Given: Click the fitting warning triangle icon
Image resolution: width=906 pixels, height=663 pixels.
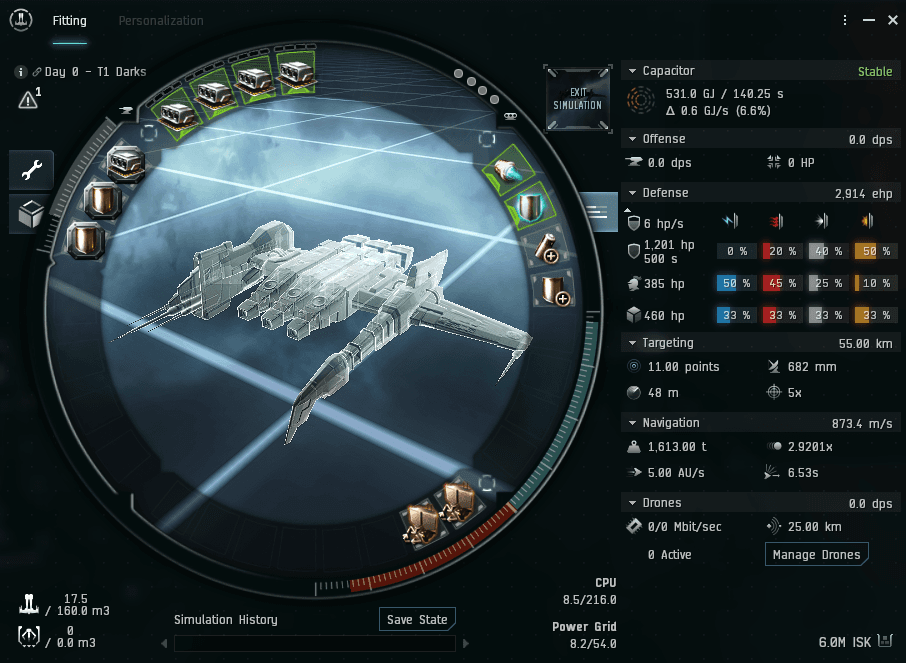Looking at the screenshot, I should (x=27, y=99).
